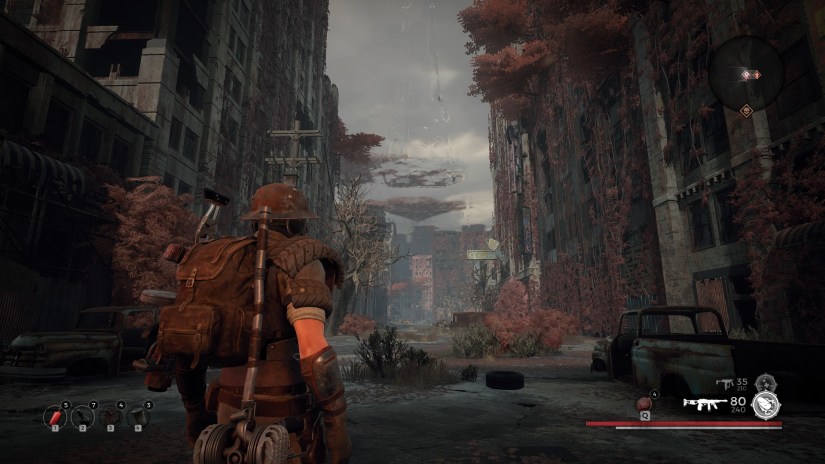Activate the large round weapon mod icon

point(768,403)
